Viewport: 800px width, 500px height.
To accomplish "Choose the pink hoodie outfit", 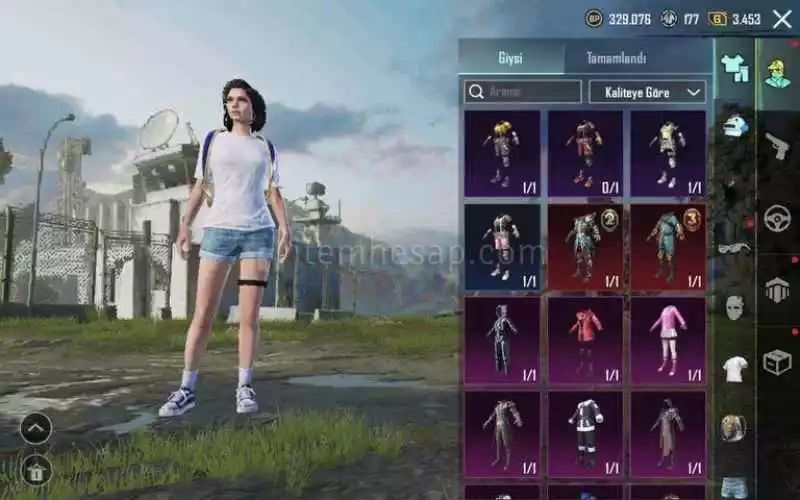I will [668, 340].
